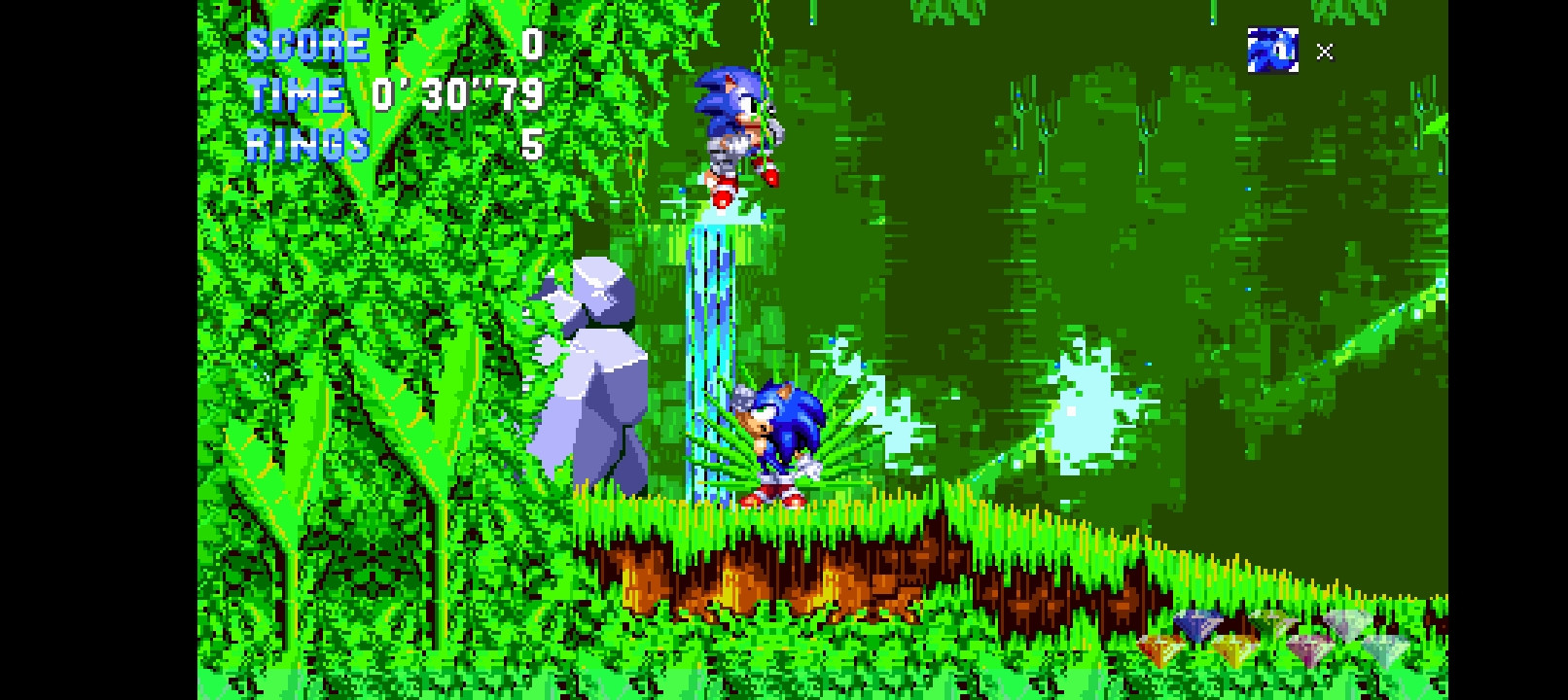
Task: Dismiss the Sonic preview using the X
Action: pos(1323,53)
